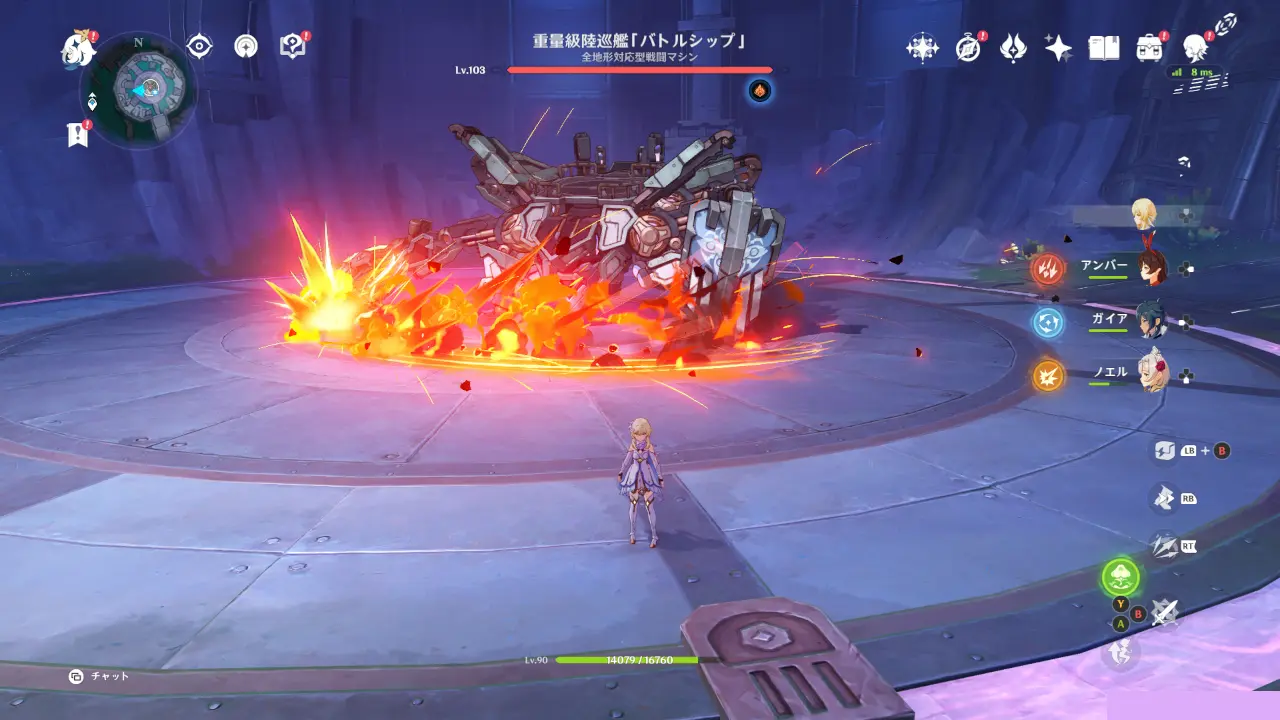Activate ガイア's blue elemental burst icon
Viewport: 1280px width, 720px height.
[1048, 322]
